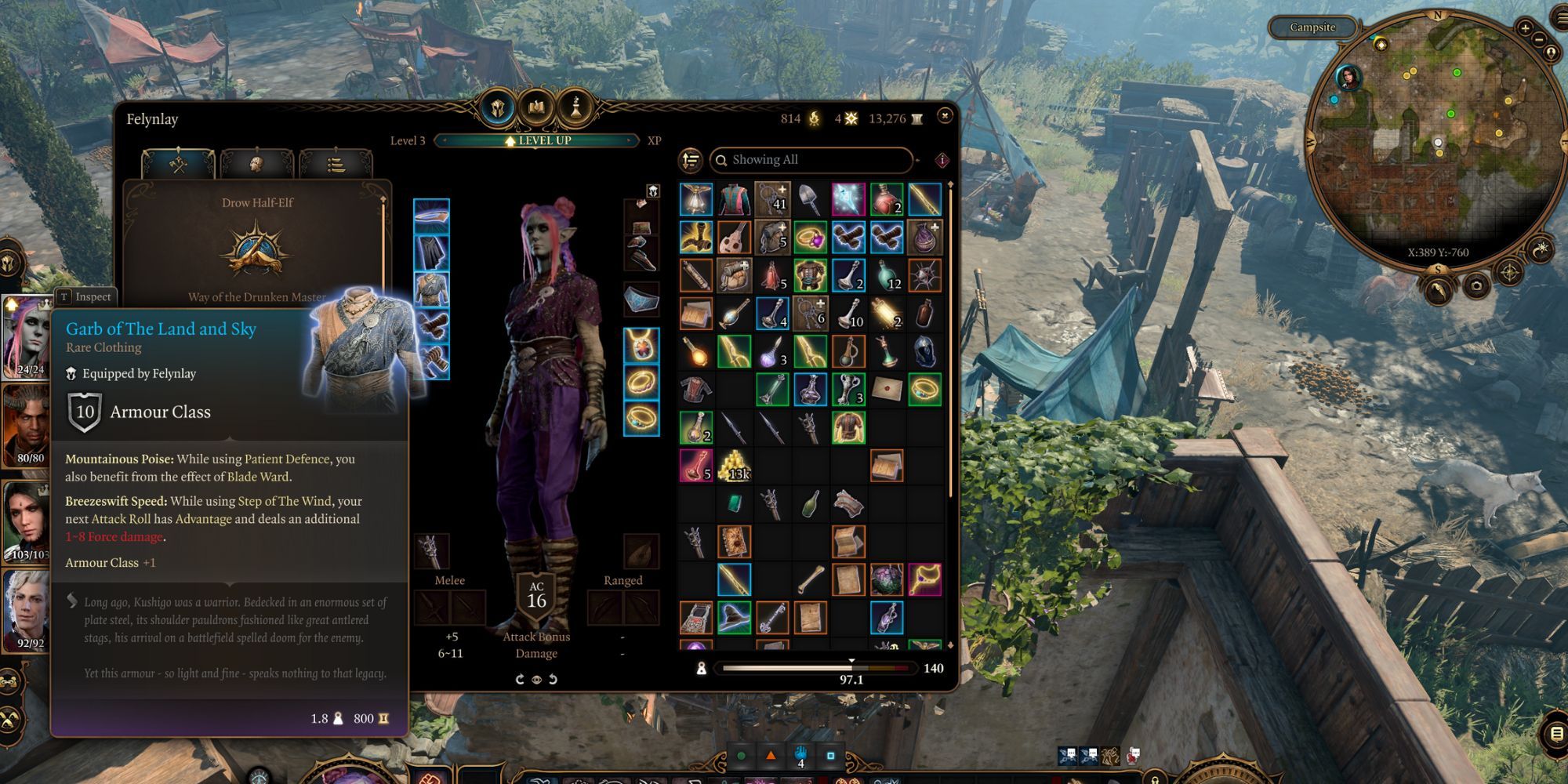This screenshot has height=784, width=1568.
Task: Select the bone item in inventory
Action: click(x=810, y=580)
